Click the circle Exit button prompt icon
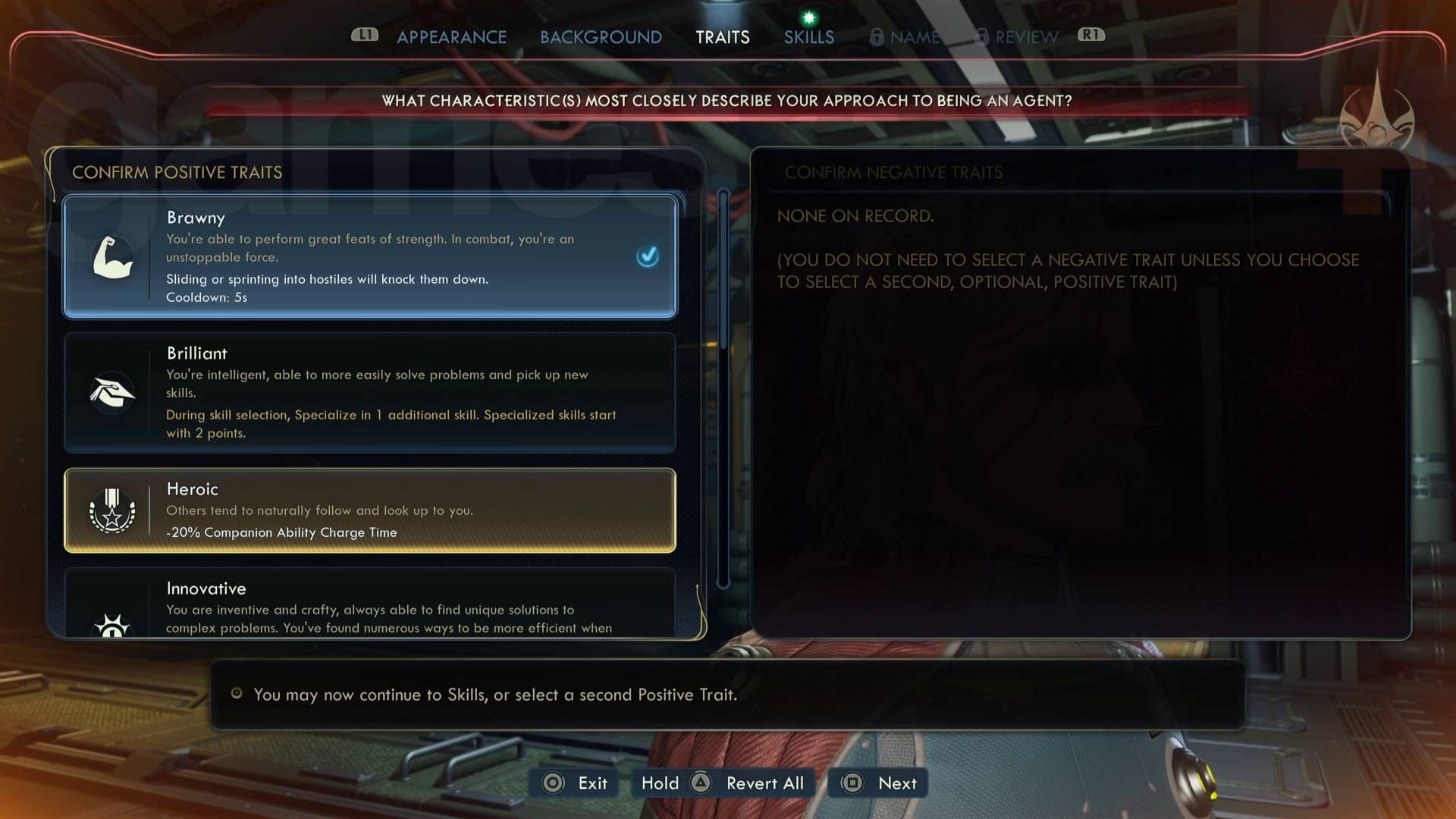The width and height of the screenshot is (1456, 819). pos(554,783)
